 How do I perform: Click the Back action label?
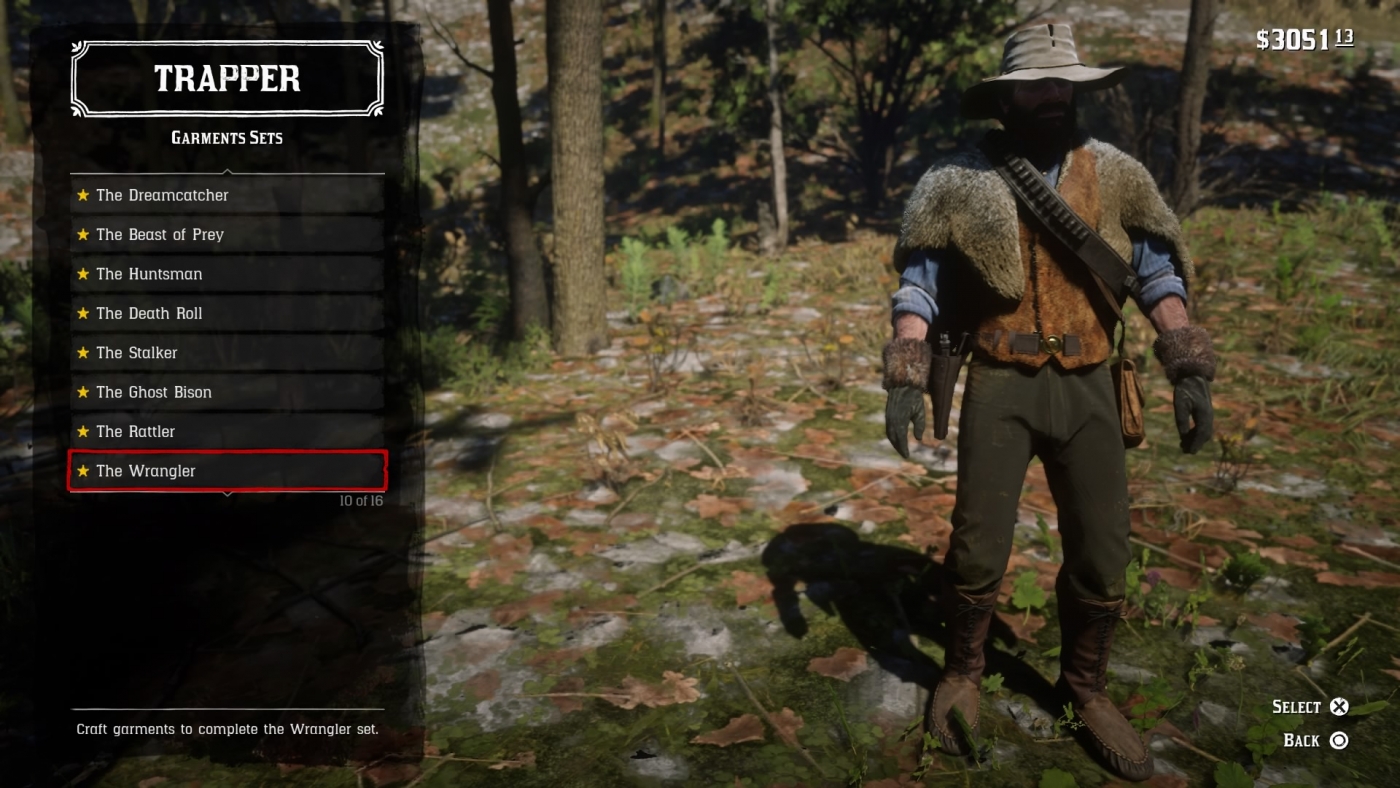pyautogui.click(x=1302, y=740)
